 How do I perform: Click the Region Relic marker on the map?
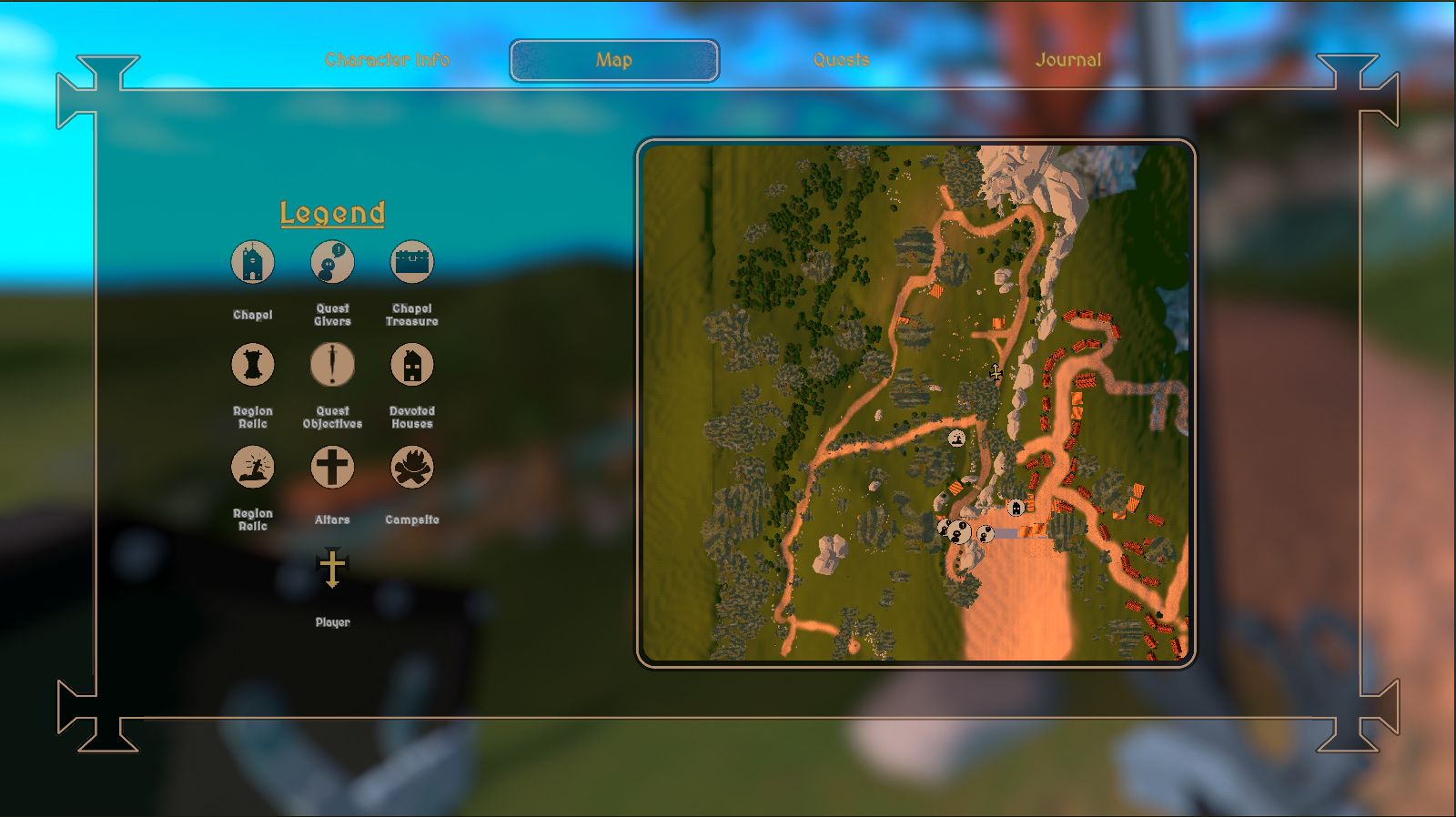[x=956, y=439]
